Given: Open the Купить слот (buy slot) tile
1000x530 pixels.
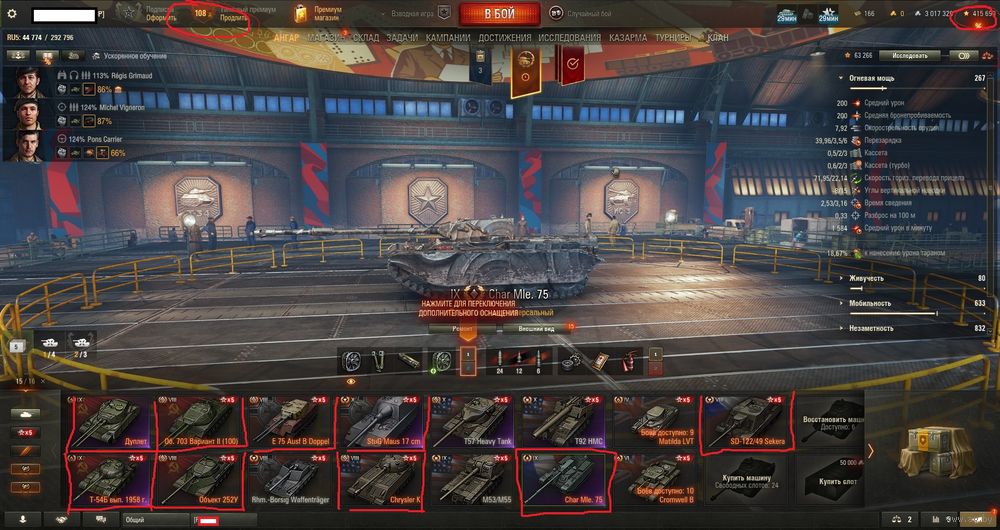Looking at the screenshot, I should 834,479.
